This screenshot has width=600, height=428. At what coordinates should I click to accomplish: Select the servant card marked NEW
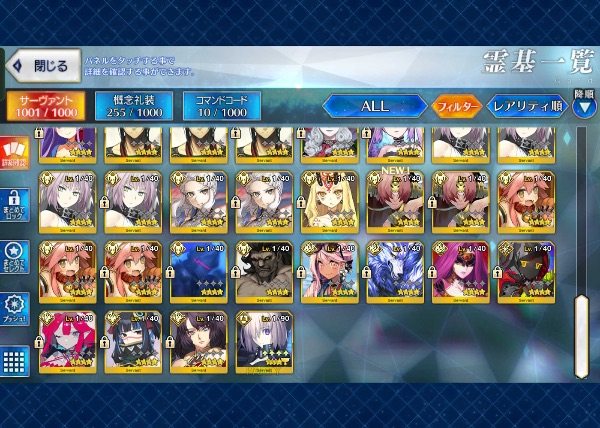(394, 199)
